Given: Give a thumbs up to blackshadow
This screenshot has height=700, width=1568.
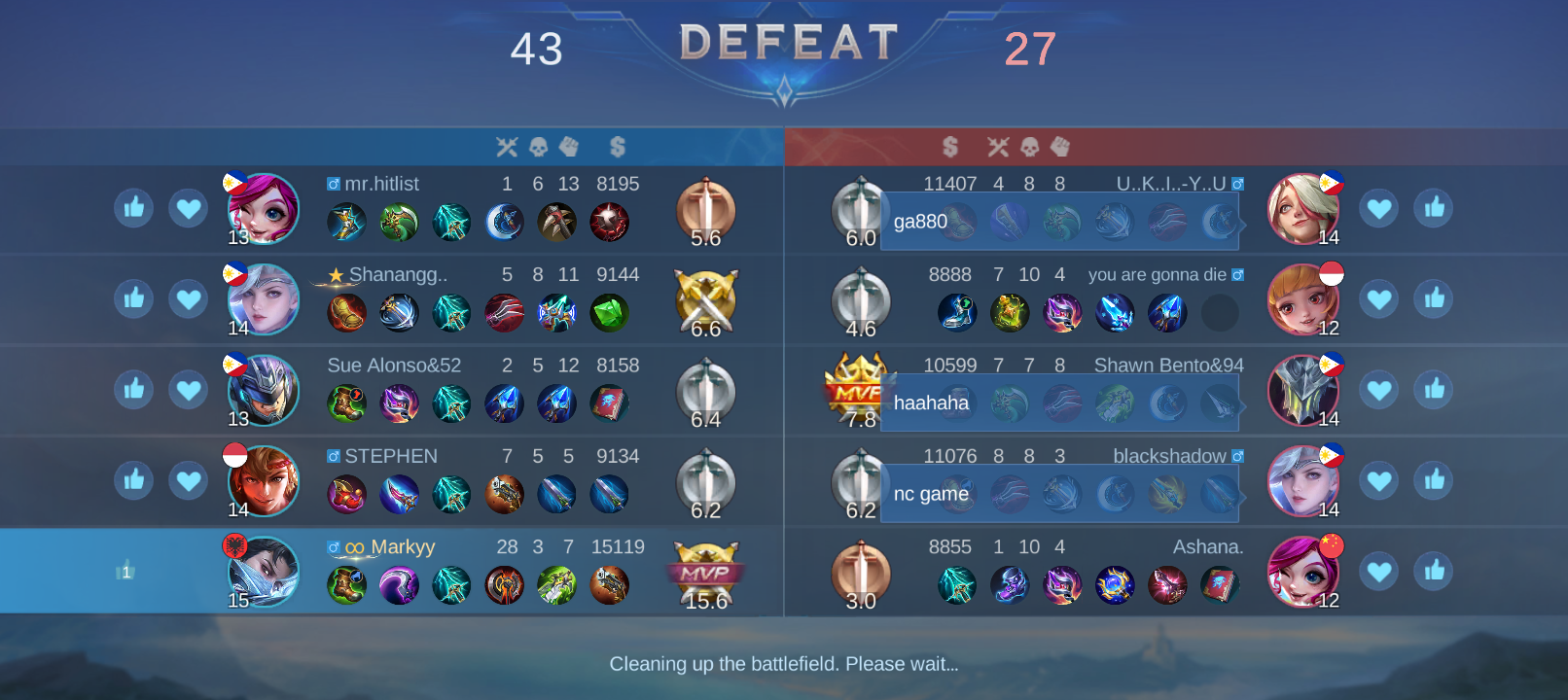Looking at the screenshot, I should click(1433, 480).
